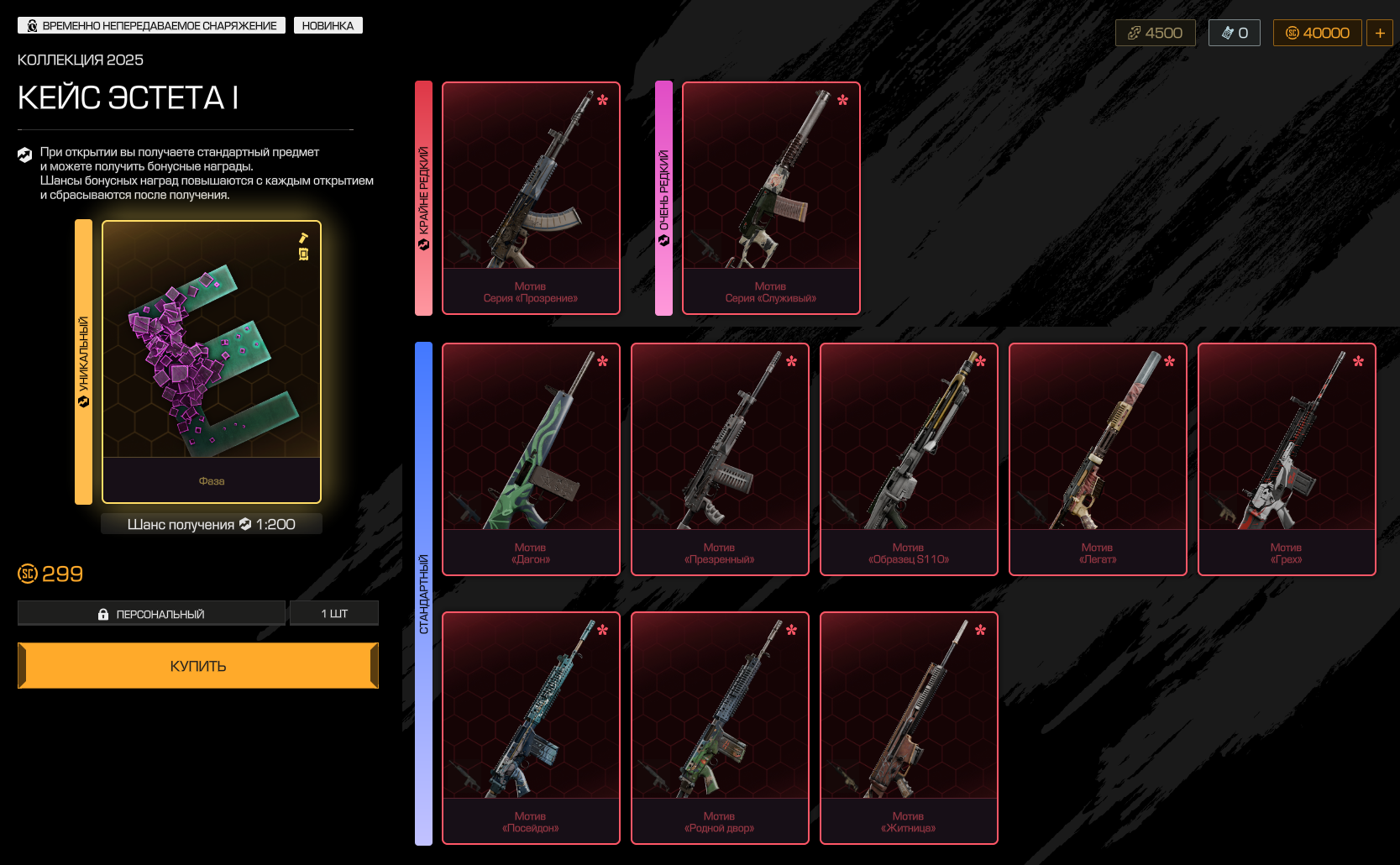The image size is (1400, 865).
Task: Click the 4500 currency counter
Action: pyautogui.click(x=1155, y=33)
